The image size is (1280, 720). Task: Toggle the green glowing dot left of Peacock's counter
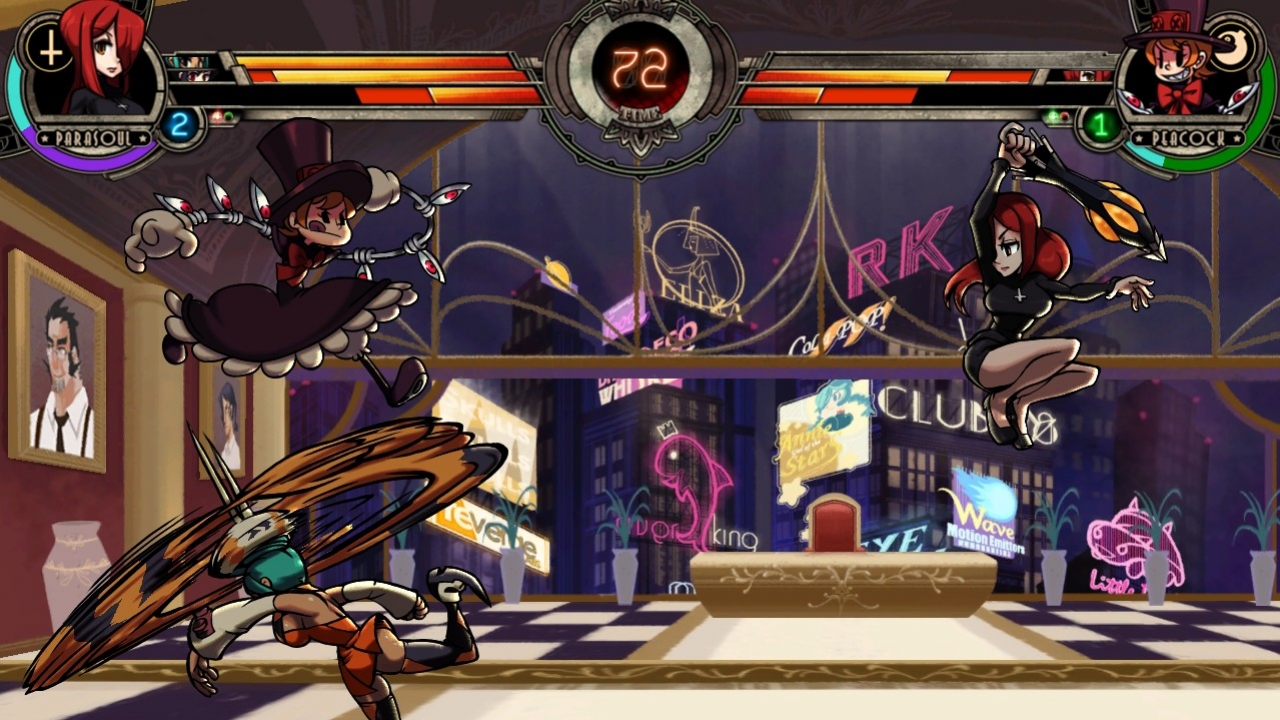pos(1052,116)
